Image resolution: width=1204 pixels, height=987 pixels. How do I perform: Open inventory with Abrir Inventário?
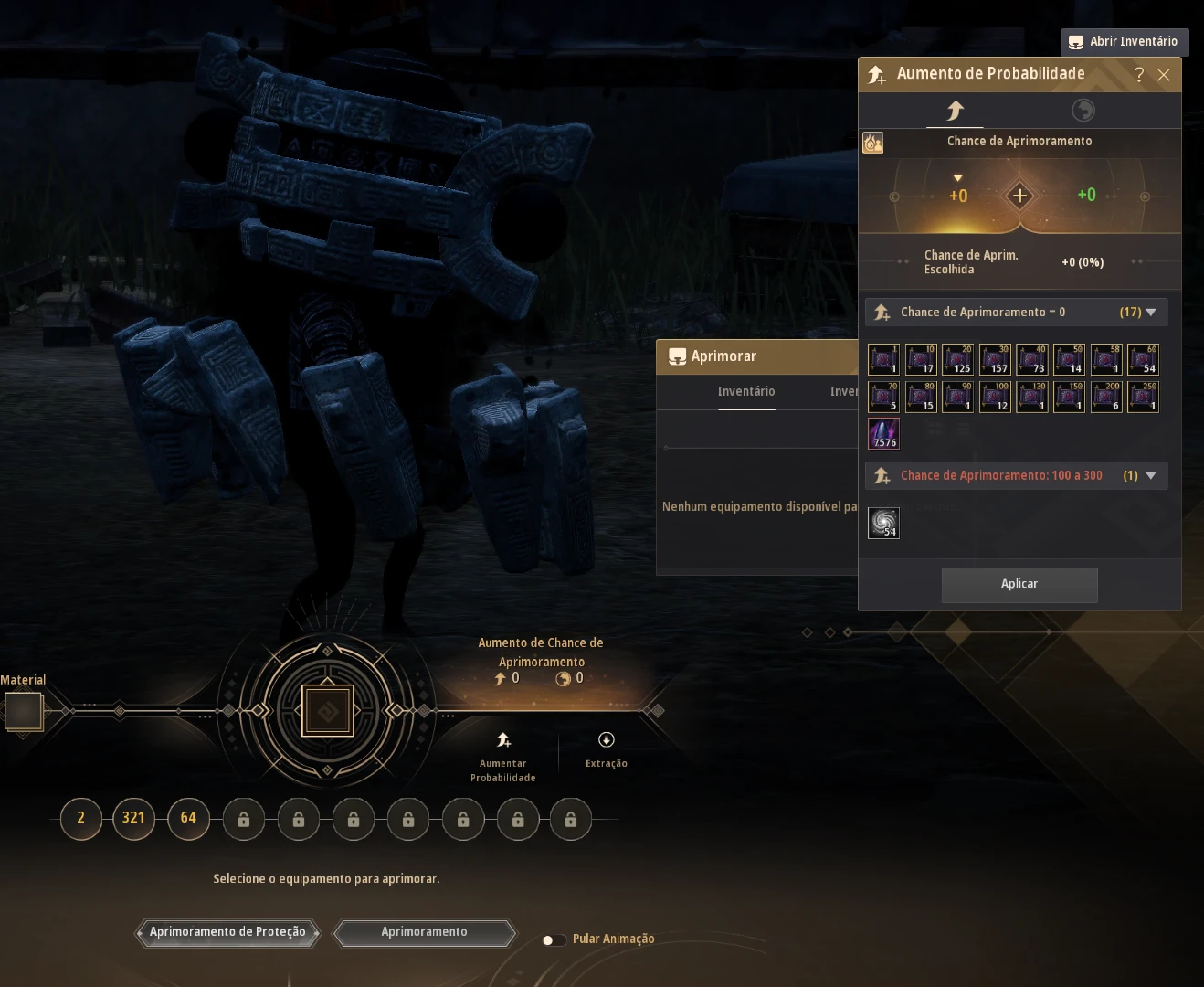click(1125, 41)
